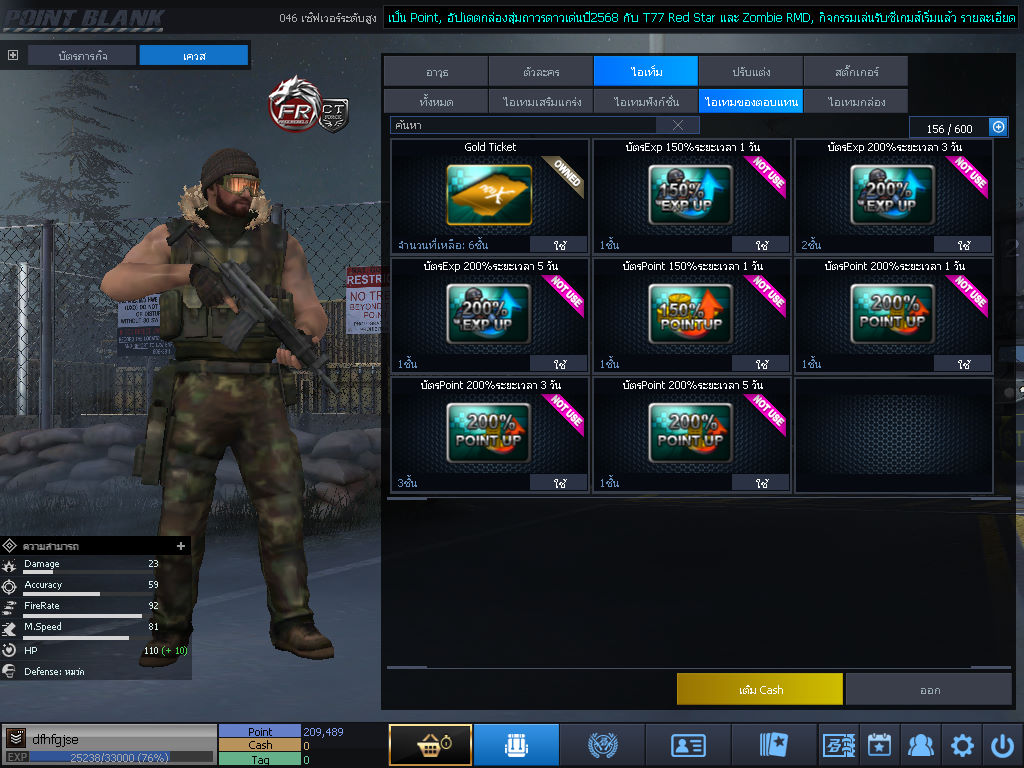This screenshot has width=1024, height=768.
Task: Open the shop basket icon
Action: [430, 745]
